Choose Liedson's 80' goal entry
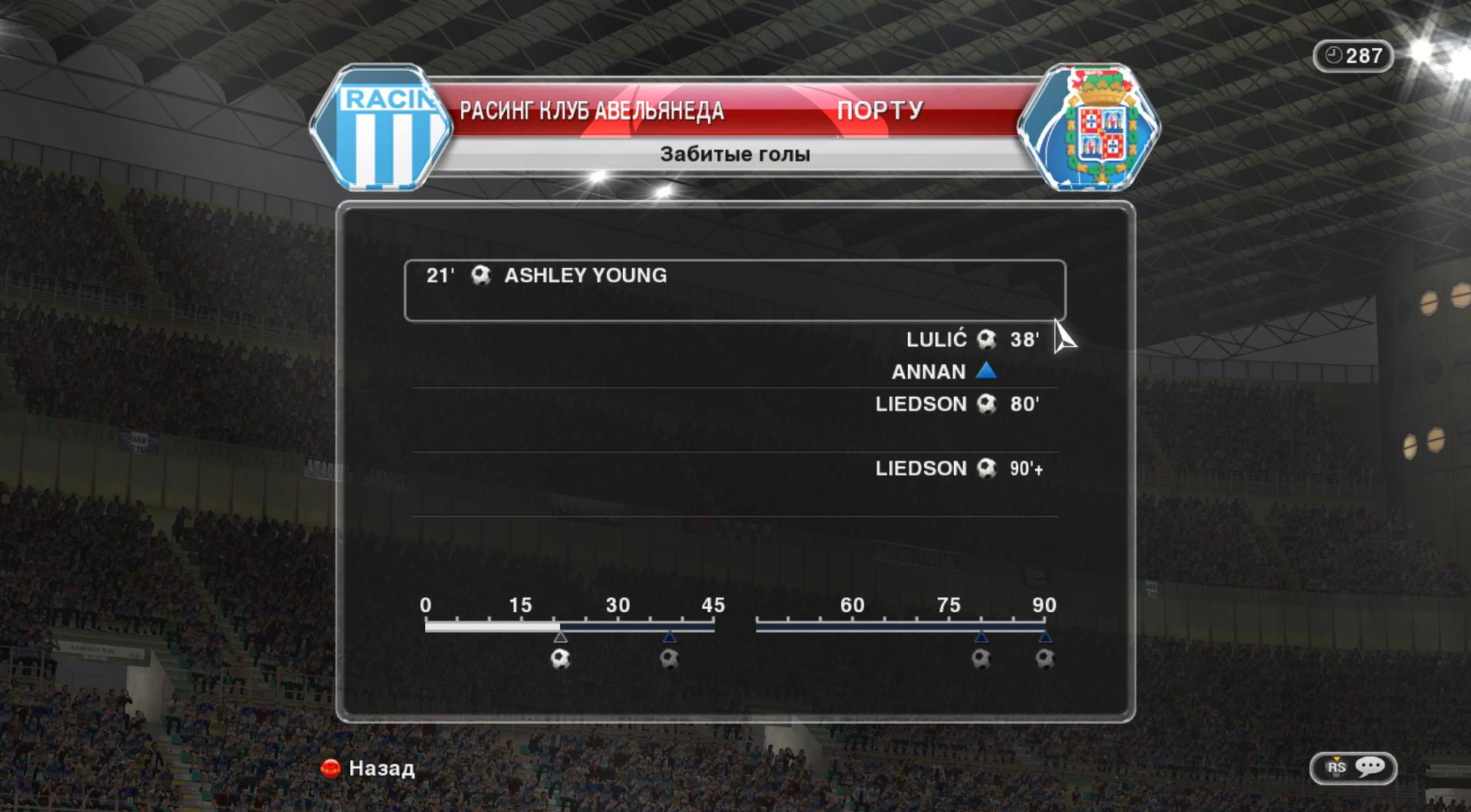This screenshot has height=812, width=1471. click(956, 404)
